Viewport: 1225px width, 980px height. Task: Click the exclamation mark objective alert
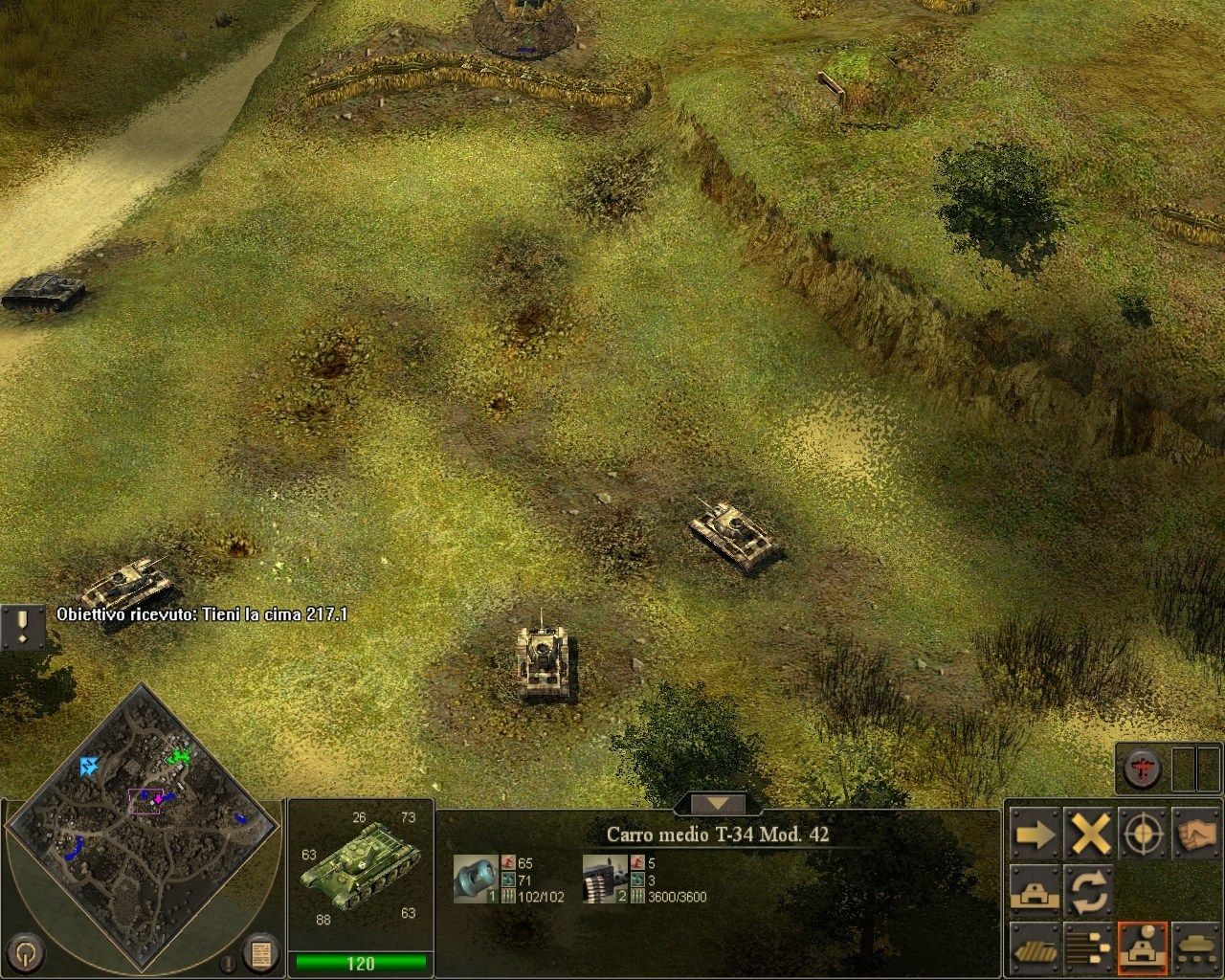[x=22, y=627]
